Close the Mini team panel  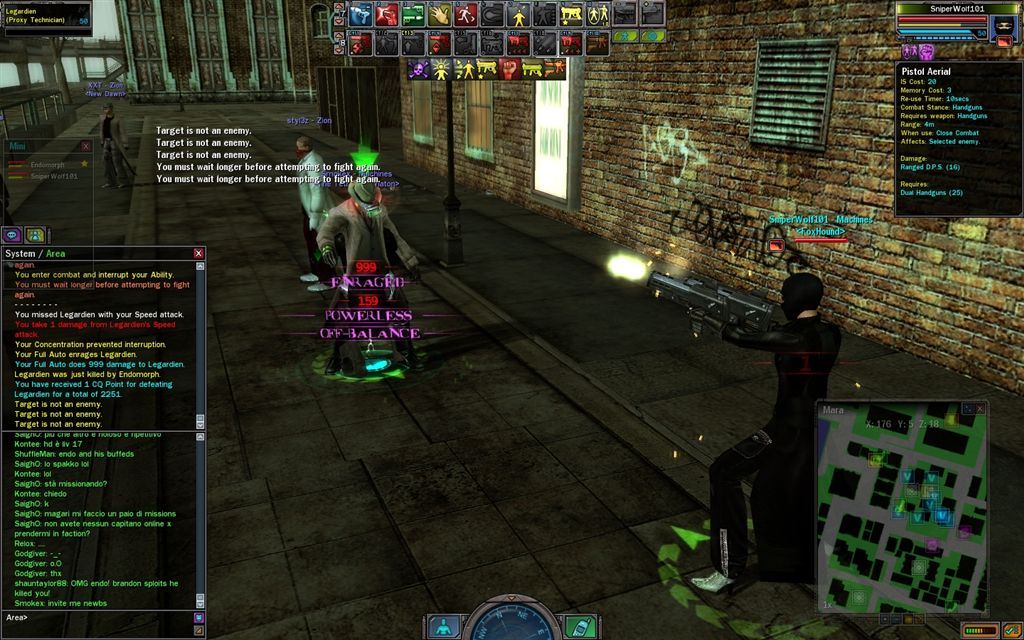pos(85,147)
